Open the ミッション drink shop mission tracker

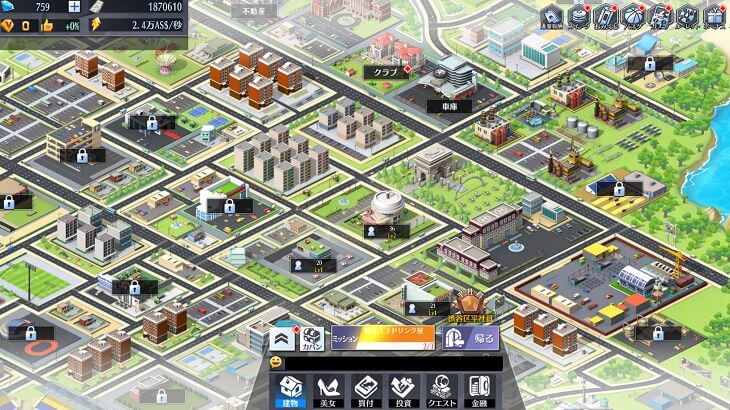pos(382,339)
